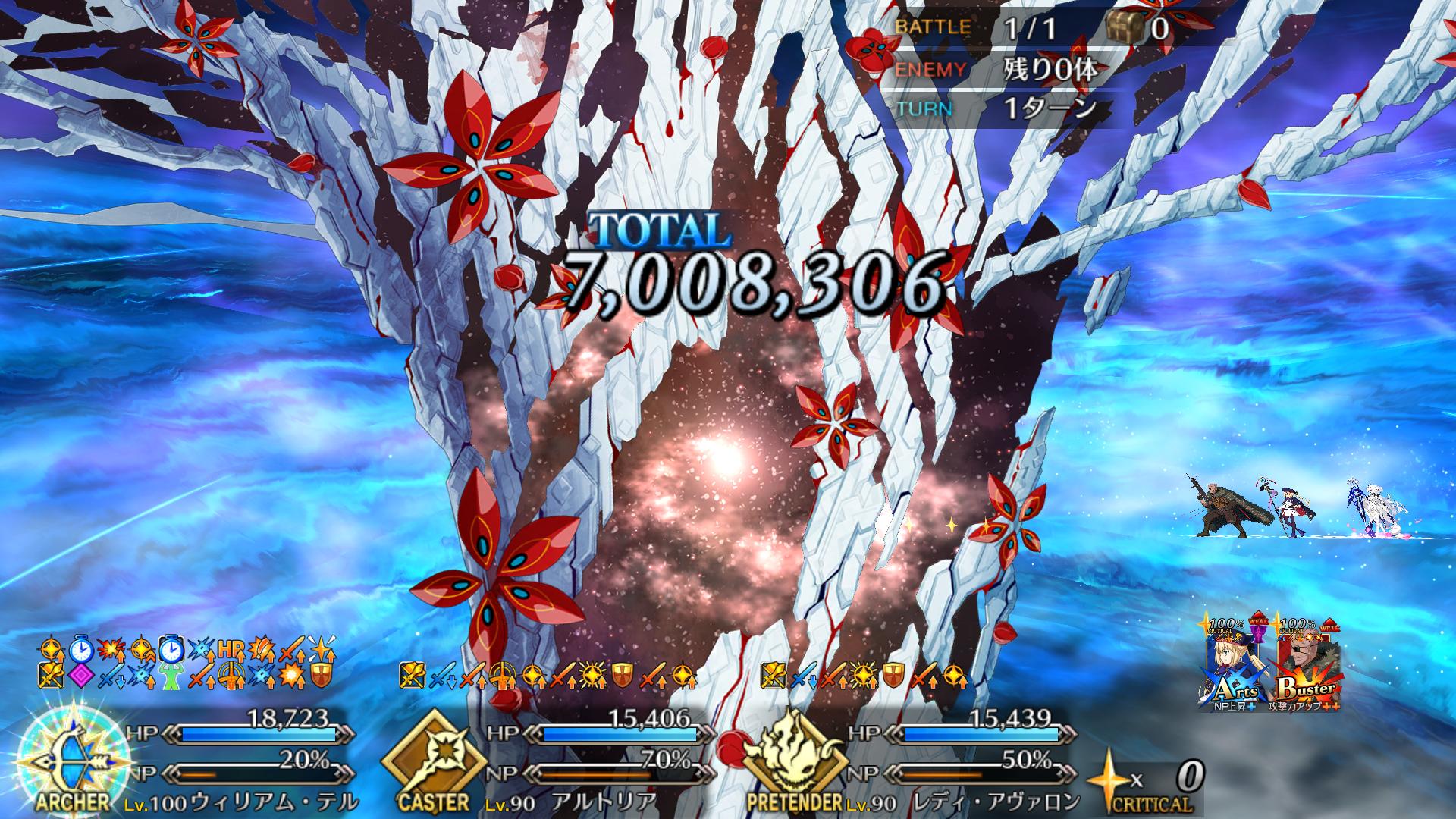The image size is (1456, 819).
Task: Inspect the HP recovery buff on William Tell
Action: coord(230,650)
